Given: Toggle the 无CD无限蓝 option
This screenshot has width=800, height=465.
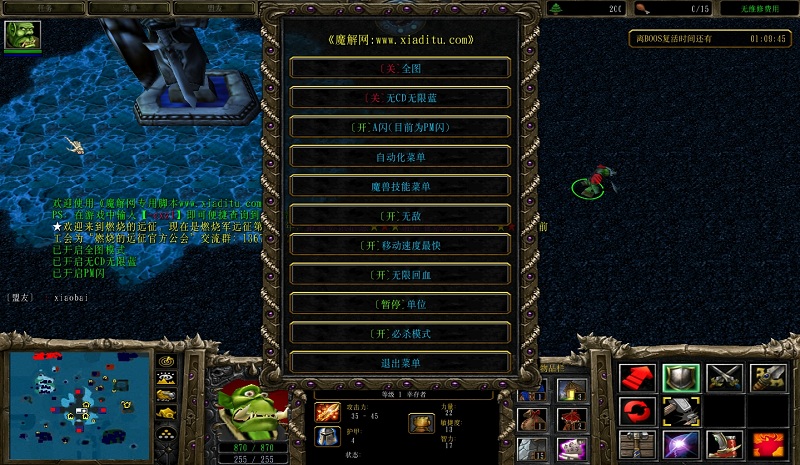Looking at the screenshot, I should click(x=400, y=98).
